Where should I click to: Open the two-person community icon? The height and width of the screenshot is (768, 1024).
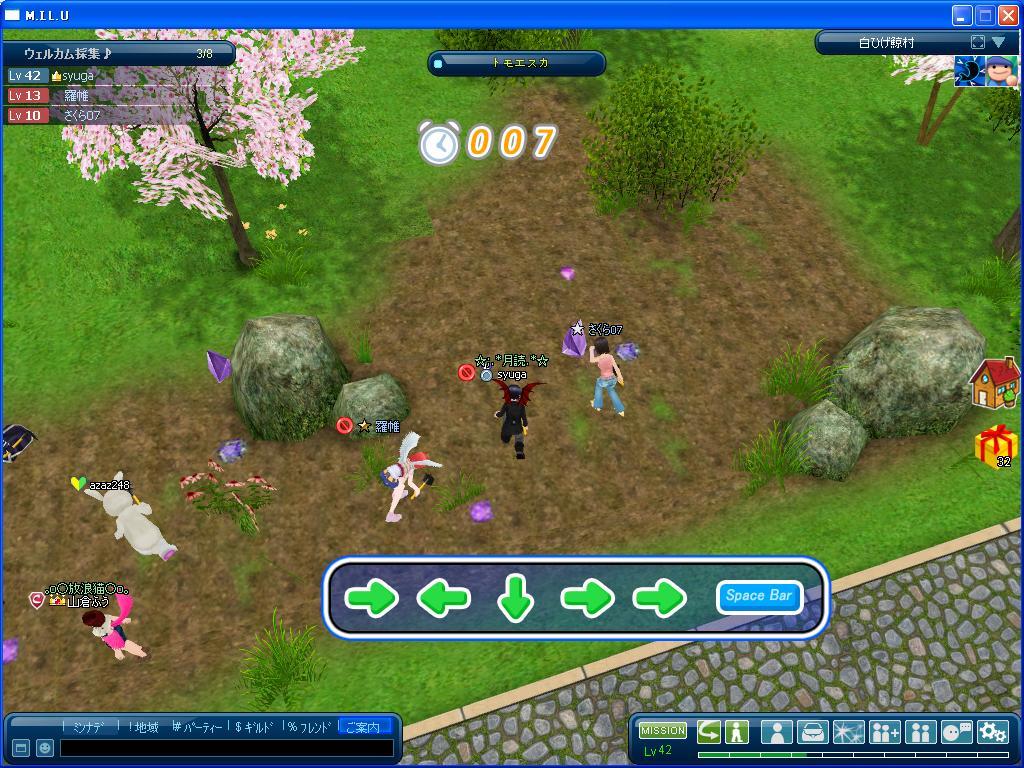click(x=920, y=732)
